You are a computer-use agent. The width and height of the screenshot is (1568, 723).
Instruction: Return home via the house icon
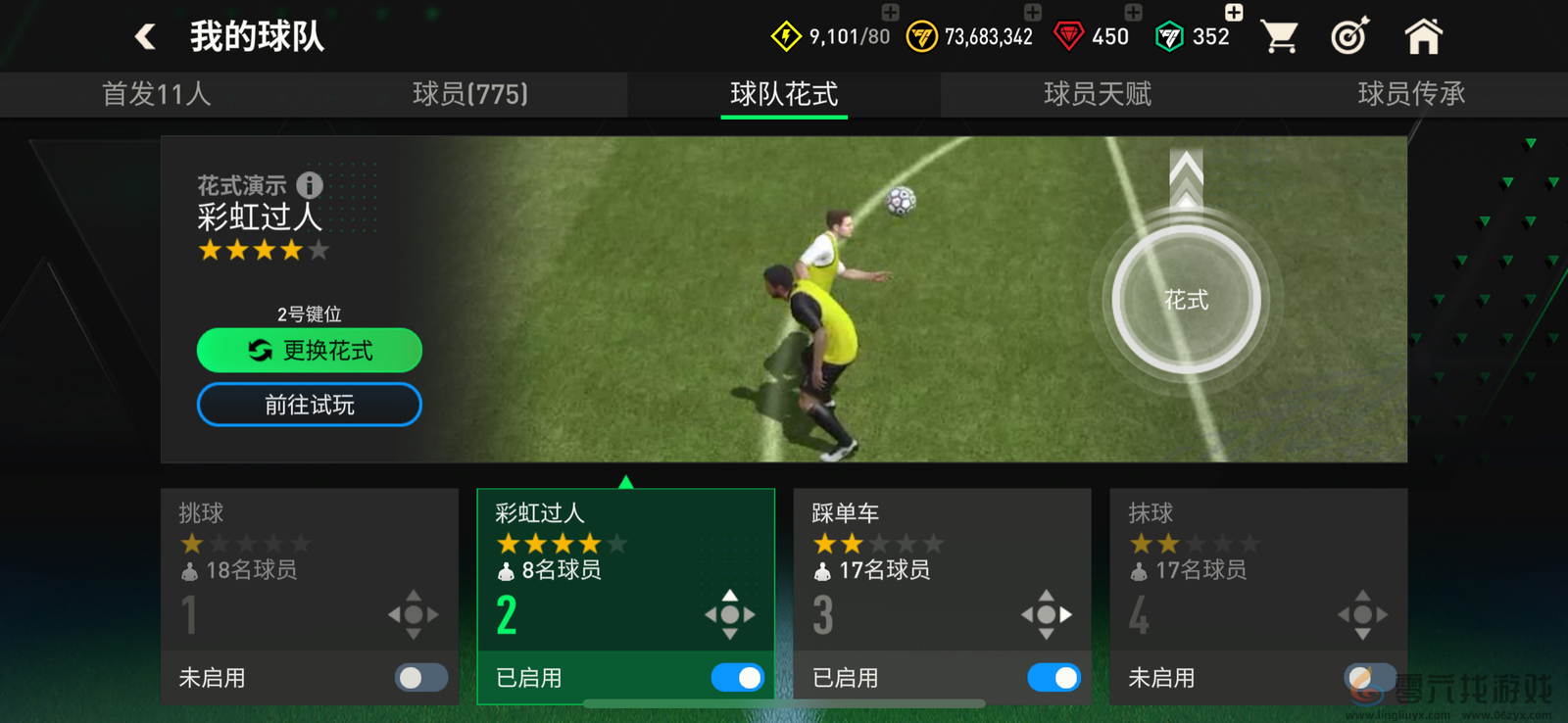(1423, 35)
